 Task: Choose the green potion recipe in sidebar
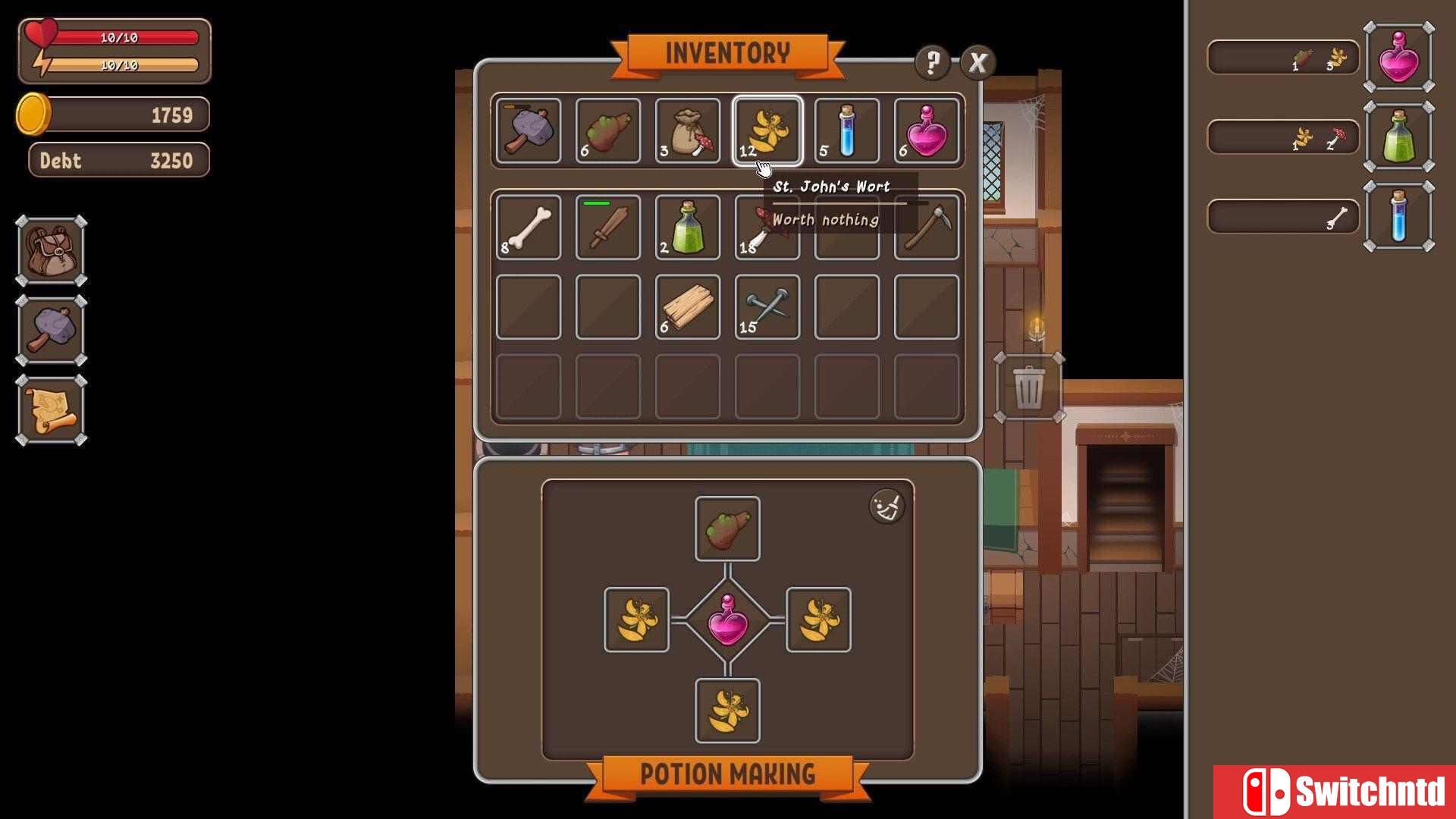1398,137
